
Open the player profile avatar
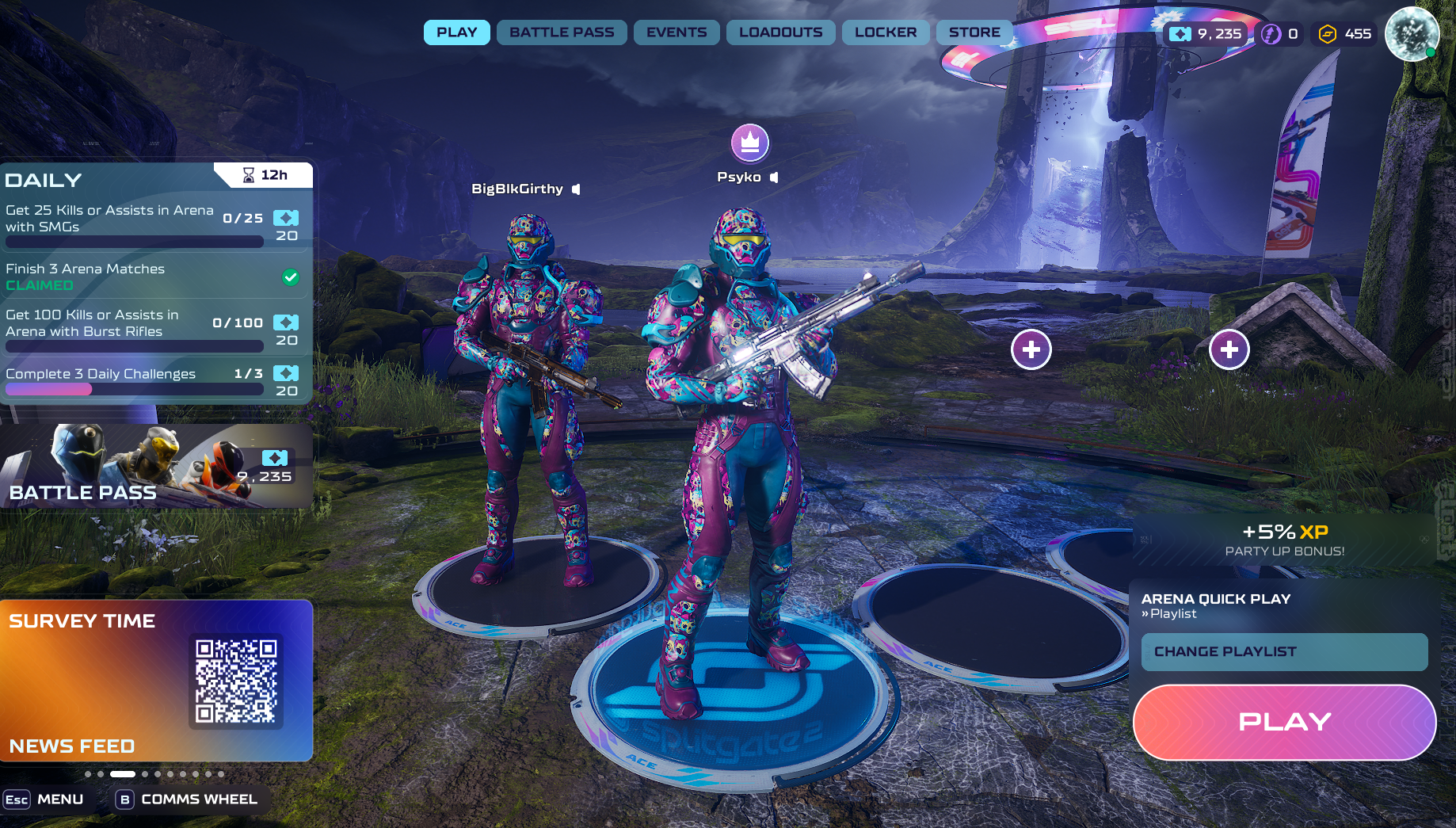point(1412,33)
